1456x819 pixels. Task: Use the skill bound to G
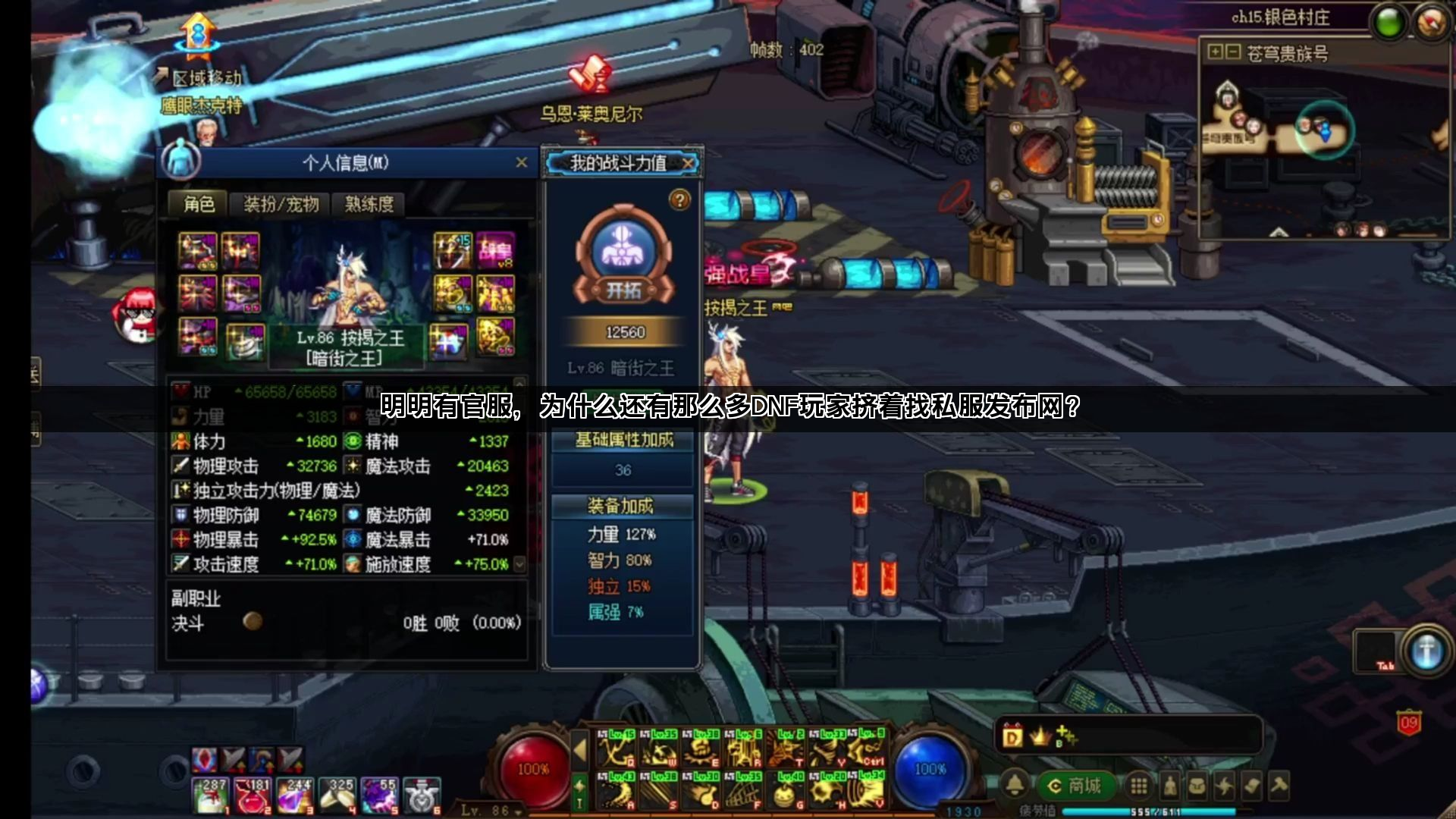786,792
